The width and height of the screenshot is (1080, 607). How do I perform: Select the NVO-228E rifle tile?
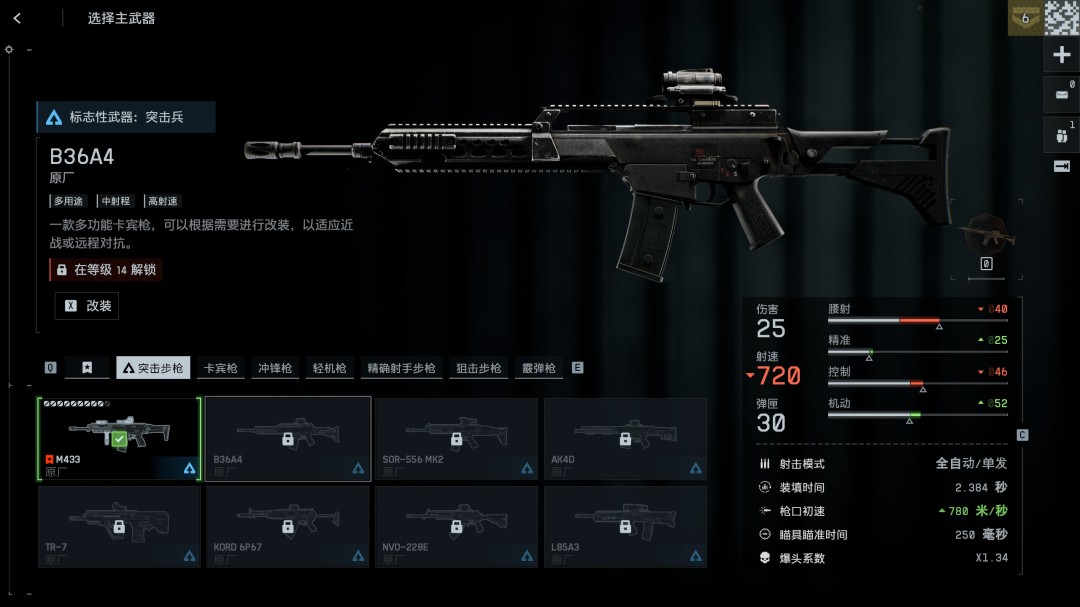click(x=456, y=526)
